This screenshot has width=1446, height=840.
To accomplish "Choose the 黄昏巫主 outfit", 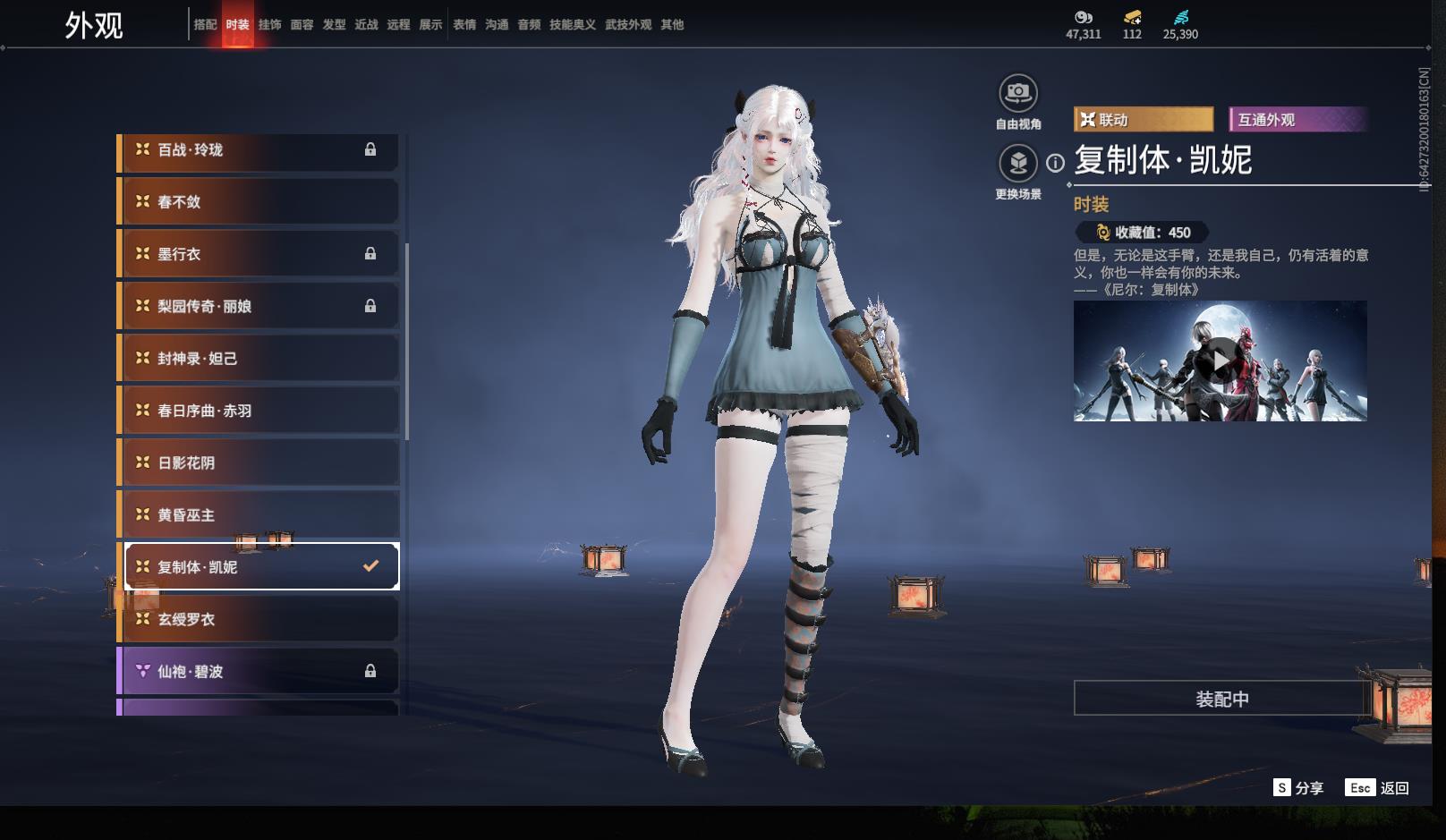I will [x=259, y=515].
